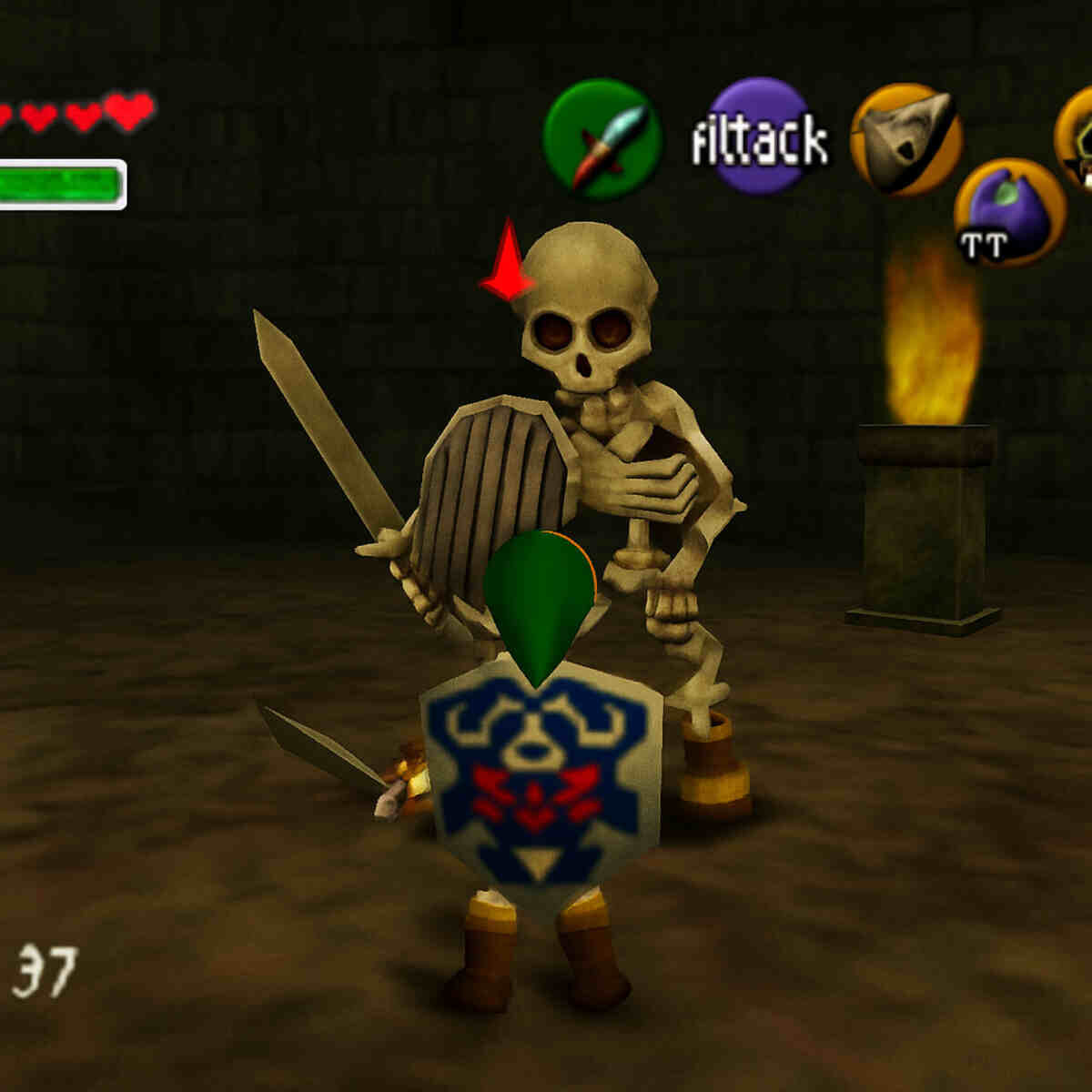Use the tan ocarina item icon

tap(906, 139)
